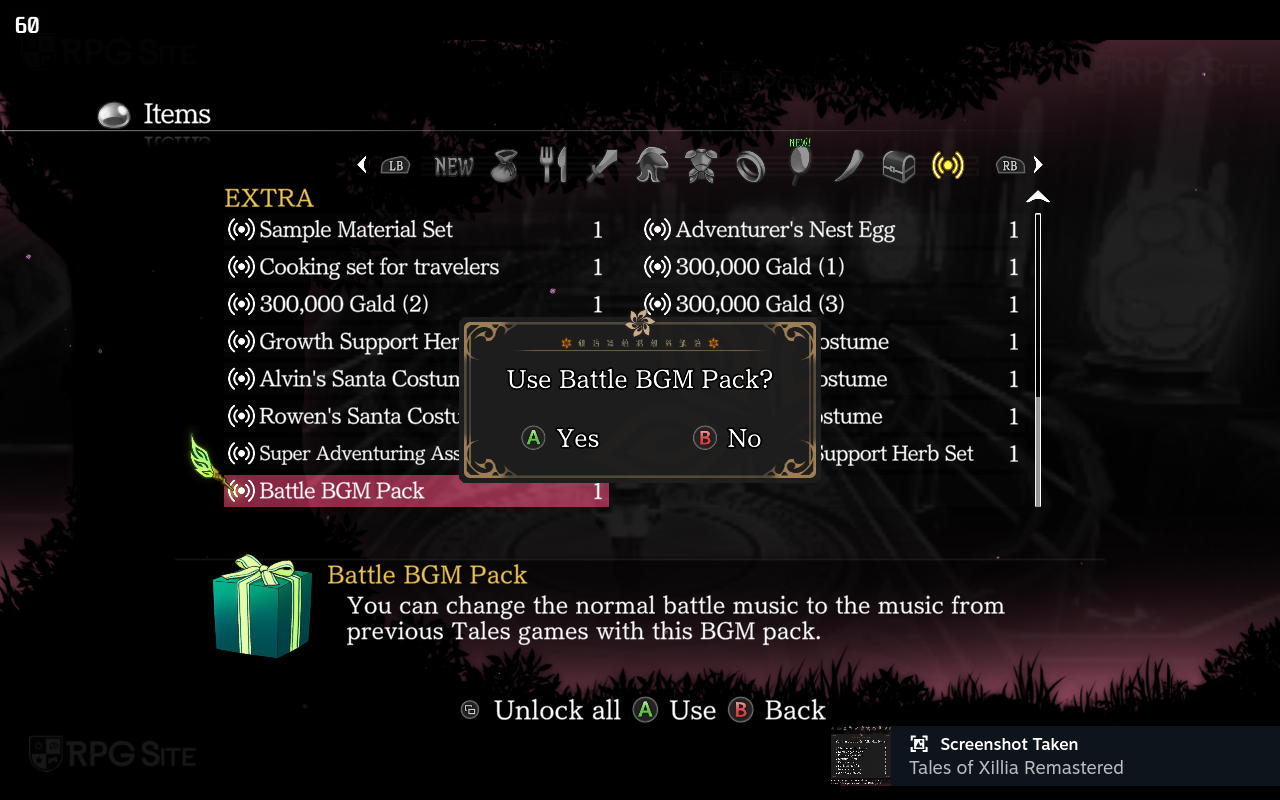Image resolution: width=1280 pixels, height=800 pixels.
Task: Click the 300,000 Gald (3) entry
Action: click(x=759, y=304)
